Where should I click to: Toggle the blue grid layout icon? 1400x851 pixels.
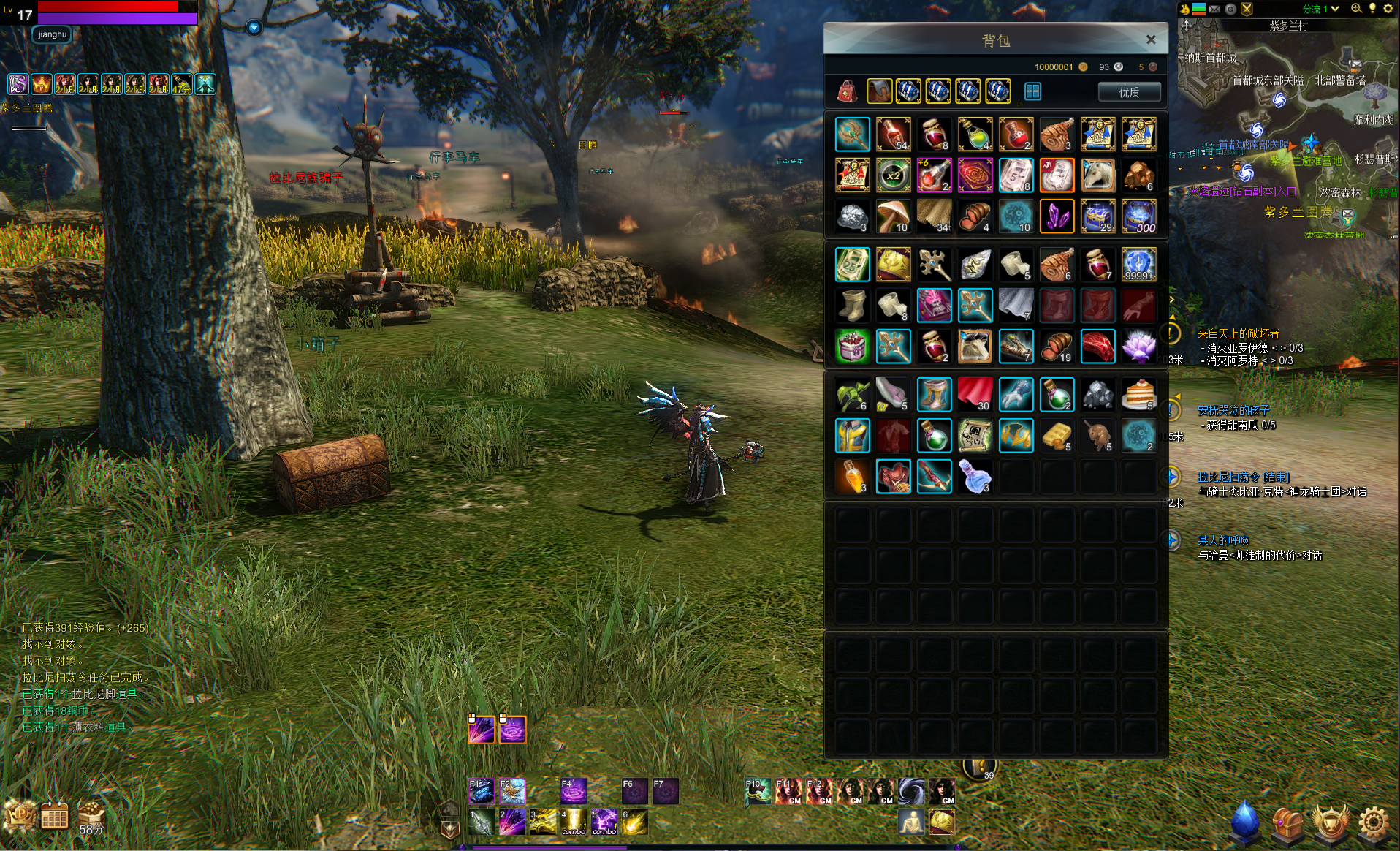click(x=1032, y=91)
